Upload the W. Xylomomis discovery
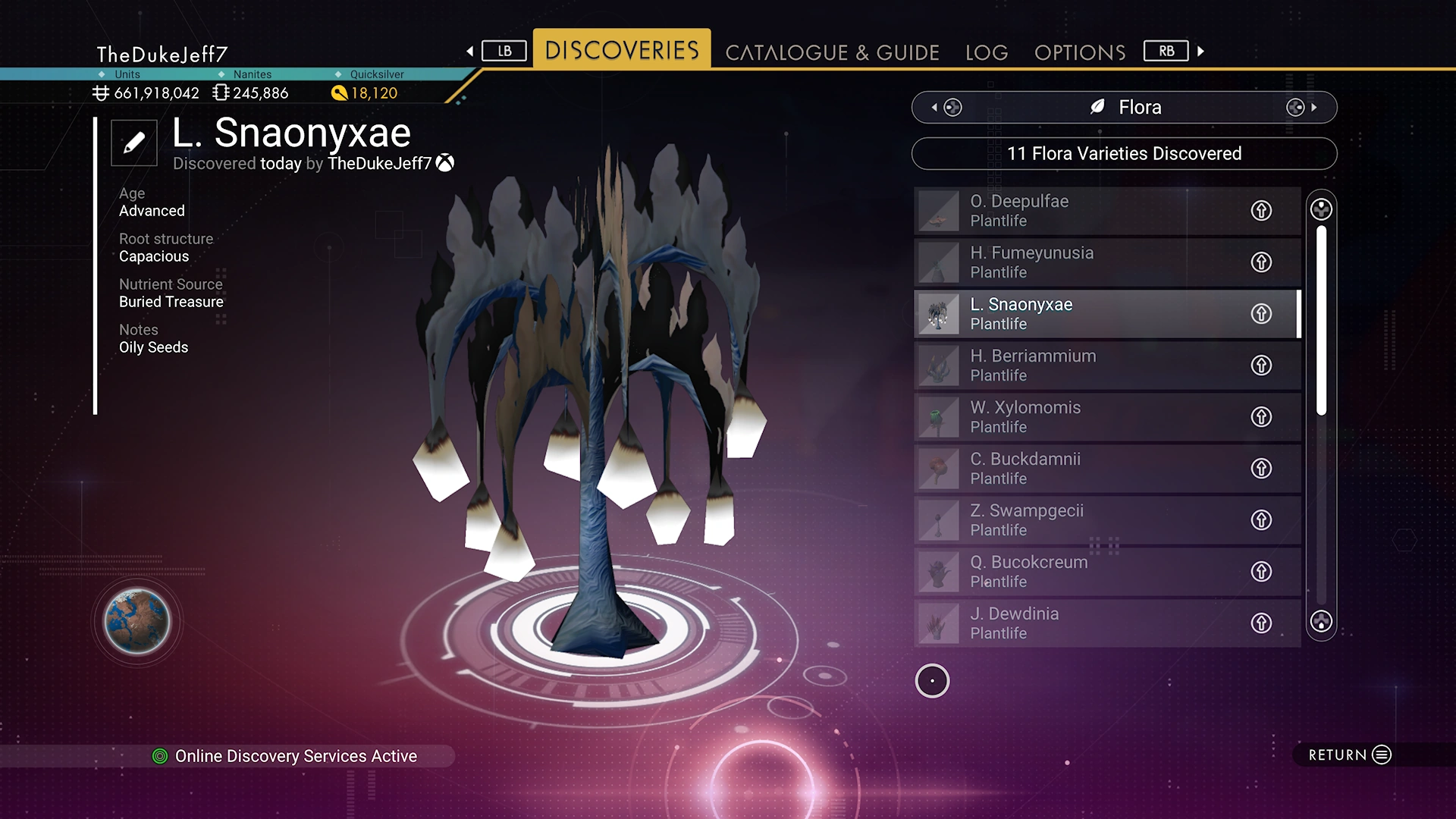This screenshot has width=1456, height=819. (1261, 417)
